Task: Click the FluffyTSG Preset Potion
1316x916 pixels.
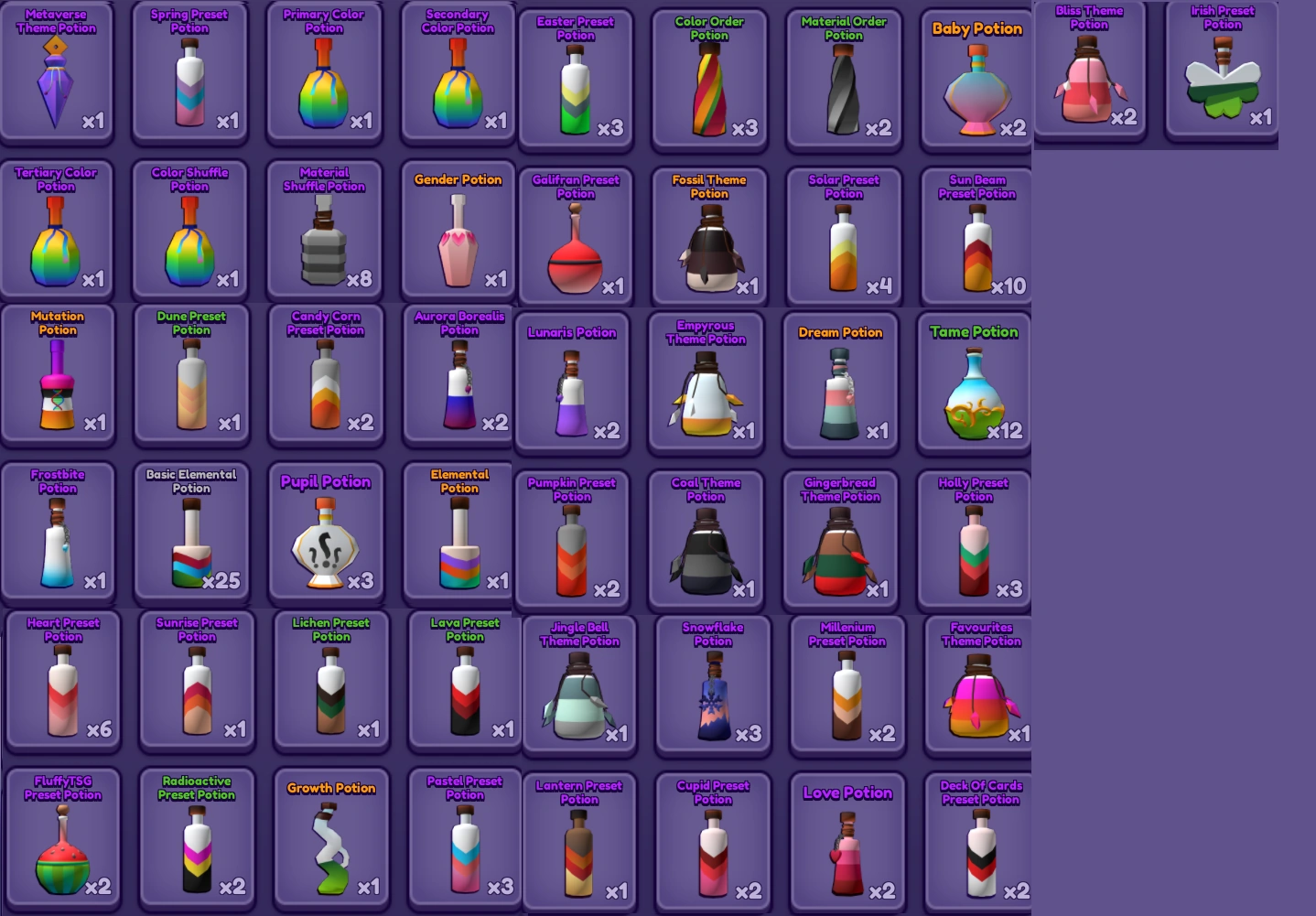Action: pos(61,840)
